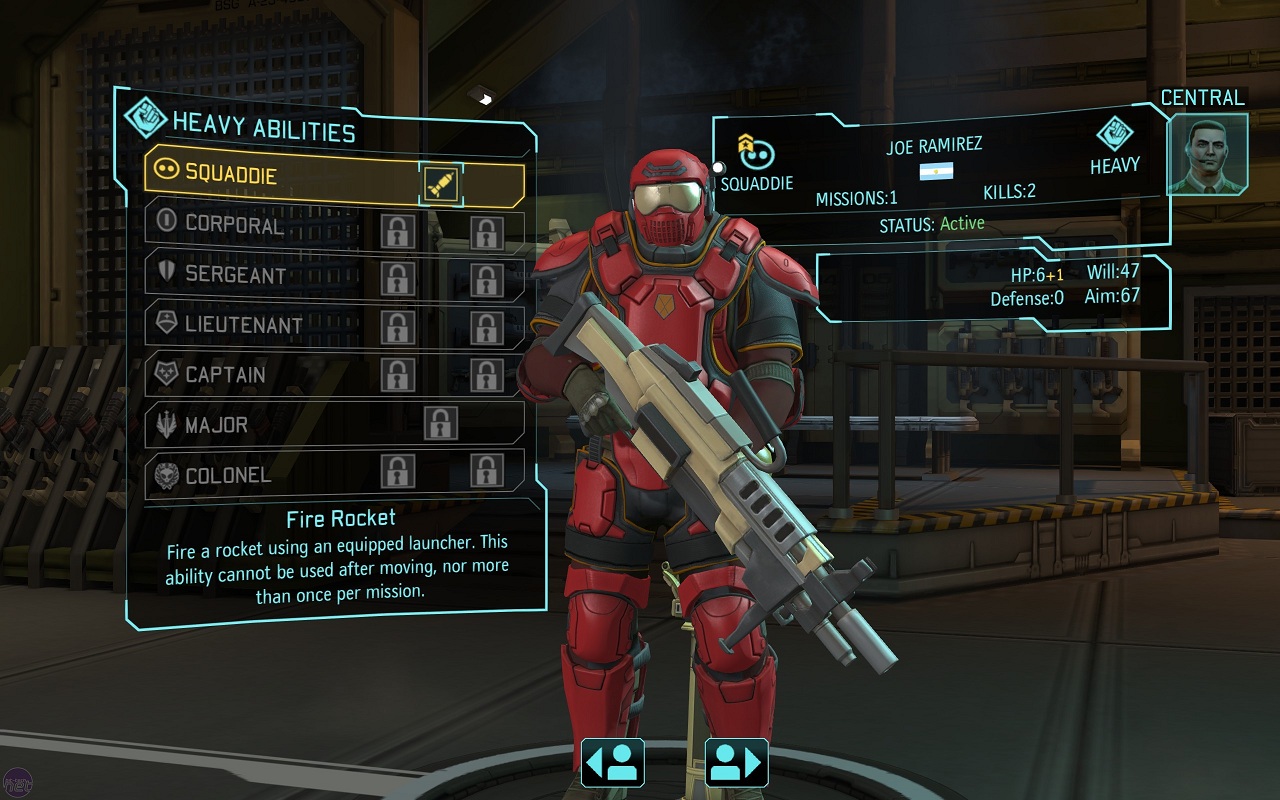
Task: Select the Colonel rank row
Action: (260, 475)
